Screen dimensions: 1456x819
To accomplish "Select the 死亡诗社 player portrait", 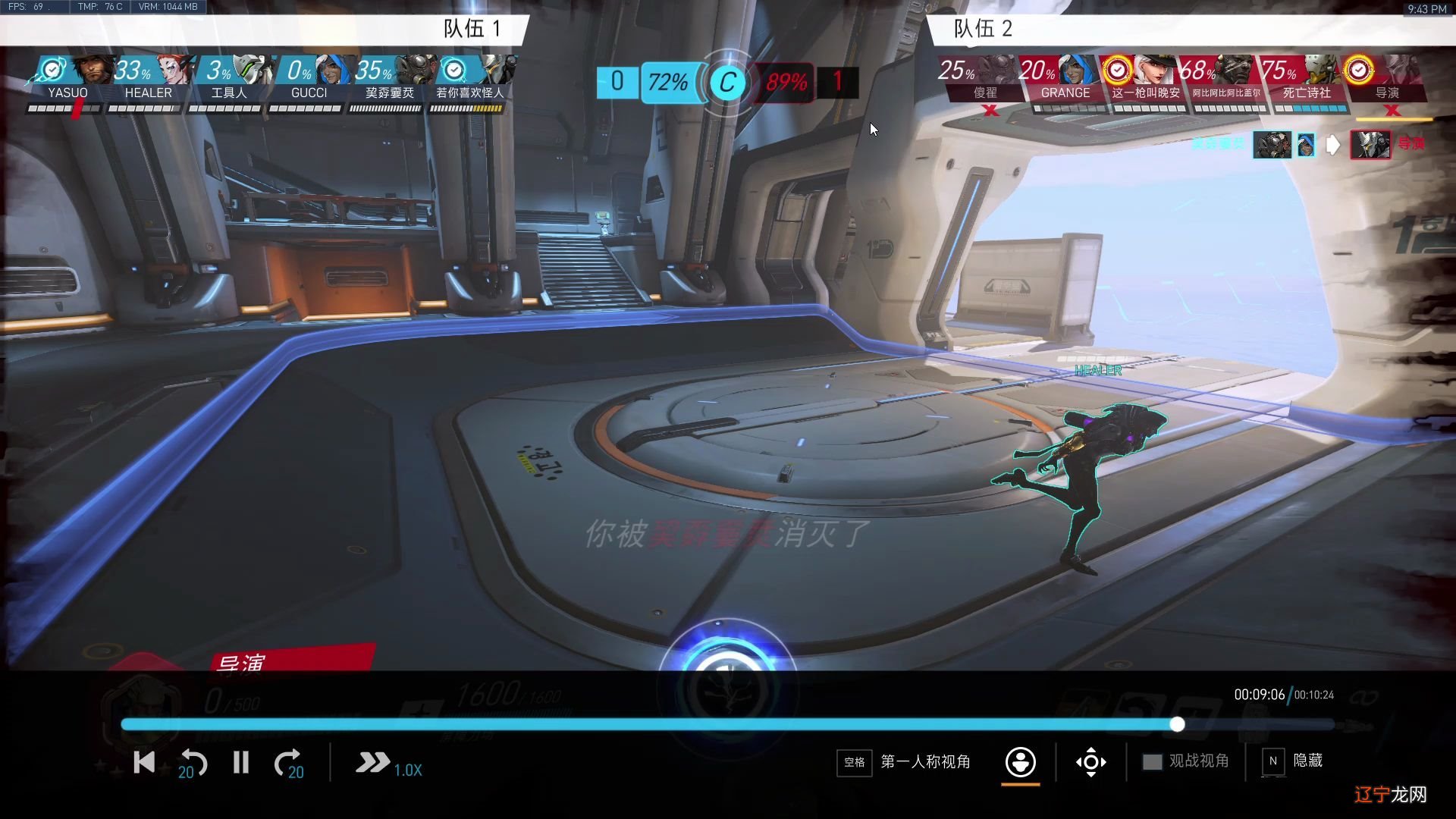I will 1306,78.
